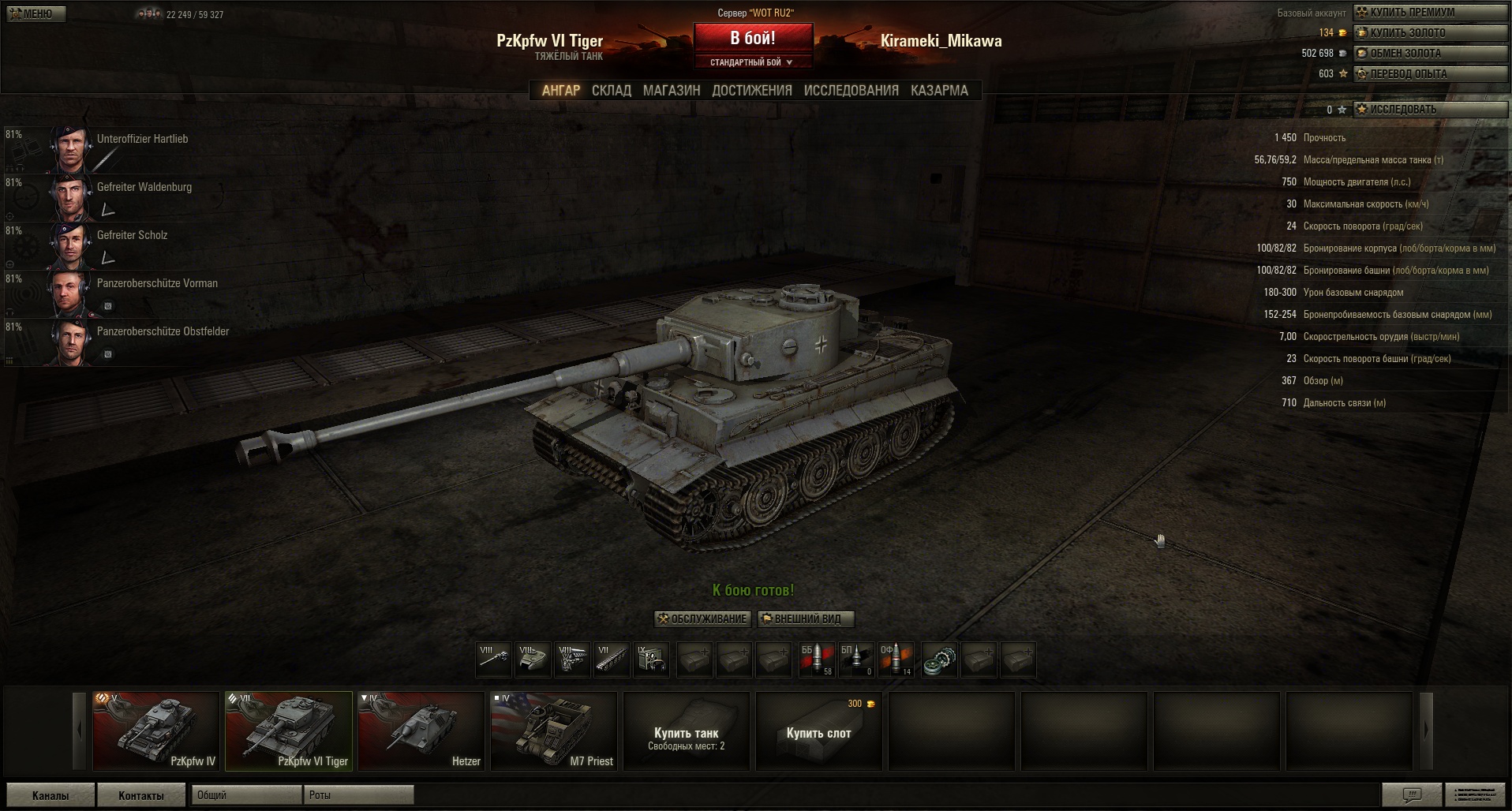Go to the ДОСТИЖЕНИЯ tab
Screen dimensions: 1512x811
click(x=752, y=91)
